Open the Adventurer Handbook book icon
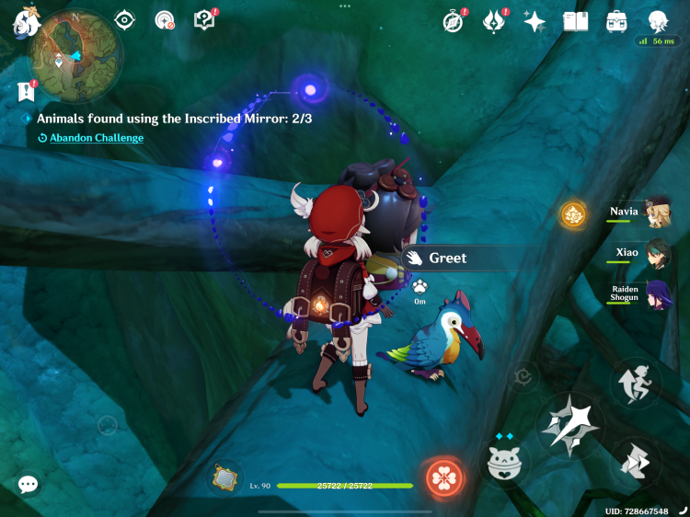The image size is (690, 517). 575,21
